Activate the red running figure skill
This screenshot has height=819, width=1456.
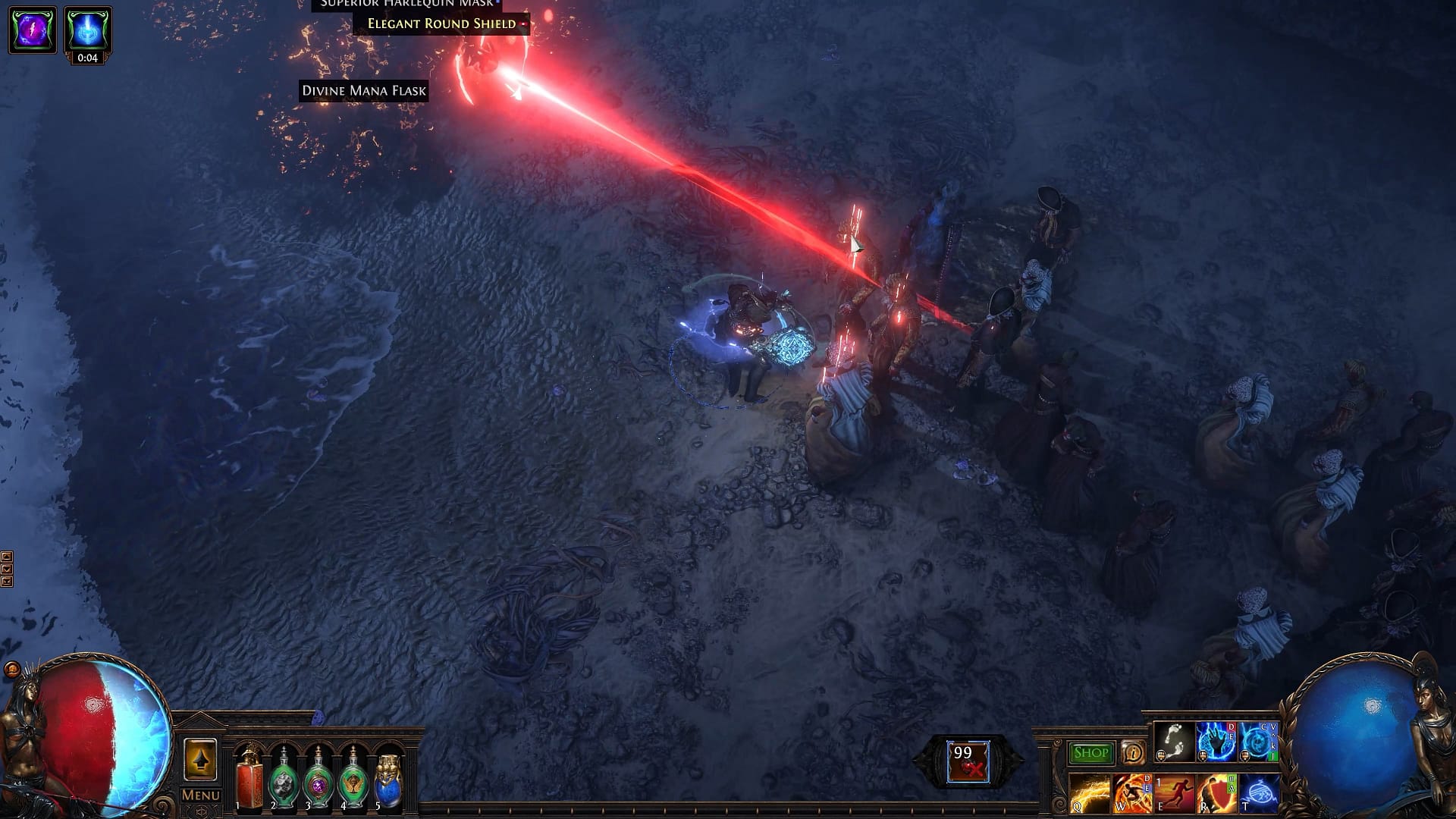click(1174, 792)
